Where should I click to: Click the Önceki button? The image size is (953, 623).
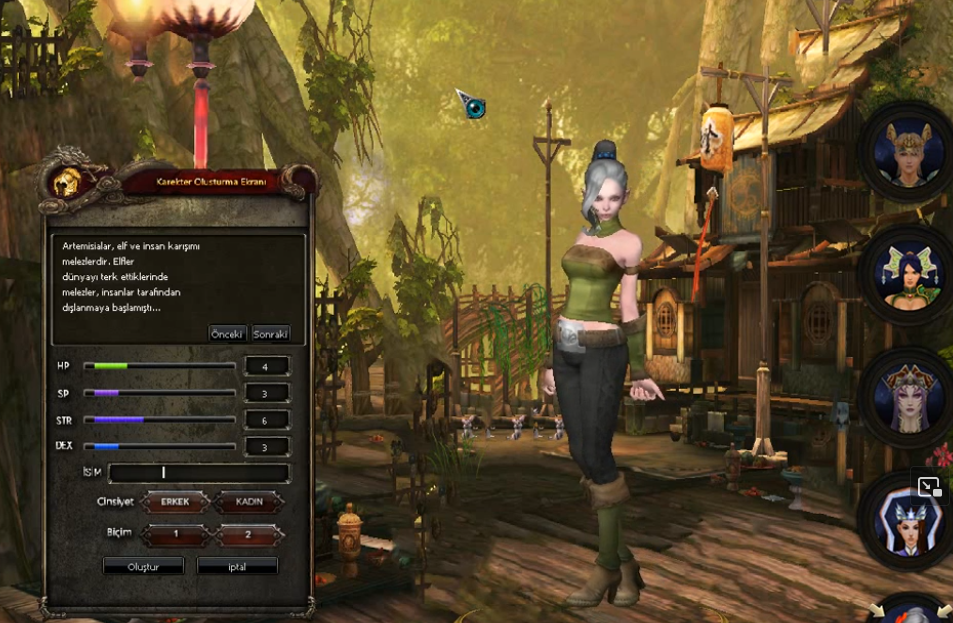(x=227, y=334)
